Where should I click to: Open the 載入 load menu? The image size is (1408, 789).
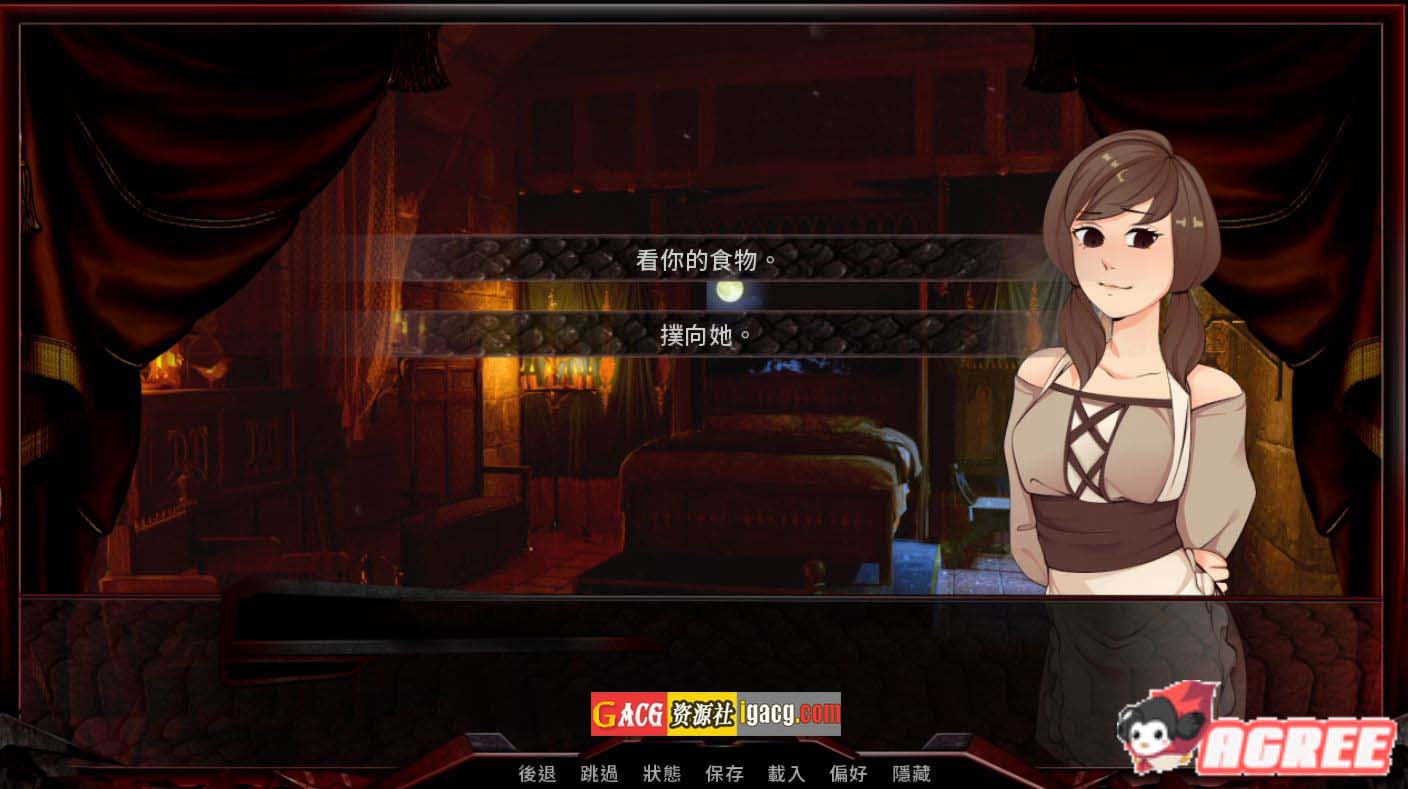coord(786,773)
